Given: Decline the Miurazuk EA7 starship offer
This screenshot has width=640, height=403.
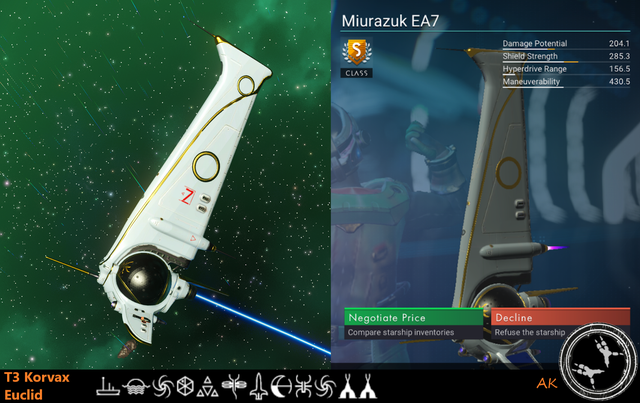Looking at the screenshot, I should tap(560, 317).
